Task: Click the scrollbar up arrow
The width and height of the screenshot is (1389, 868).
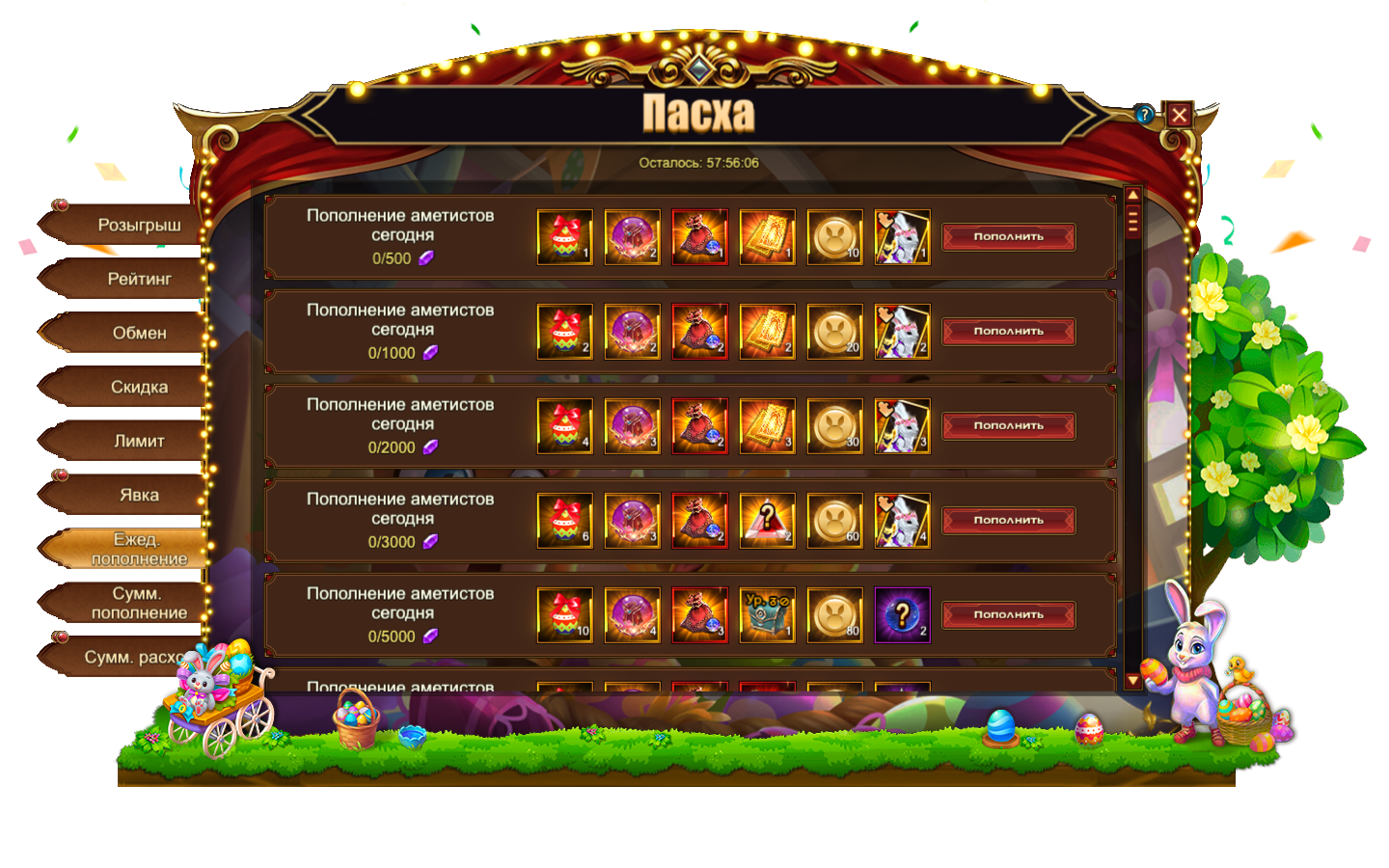Action: (x=1133, y=196)
